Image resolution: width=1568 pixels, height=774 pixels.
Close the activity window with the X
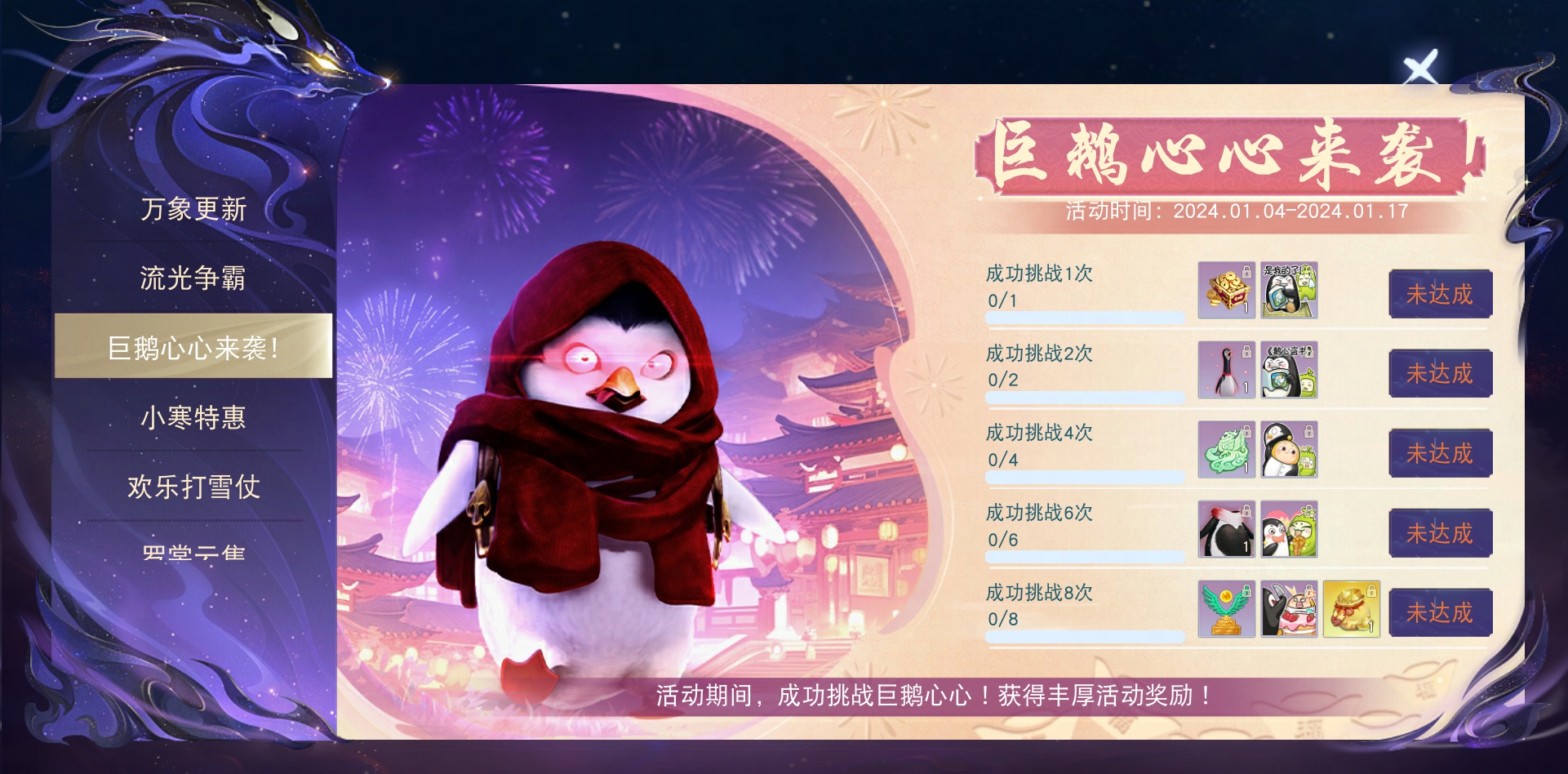click(1419, 64)
